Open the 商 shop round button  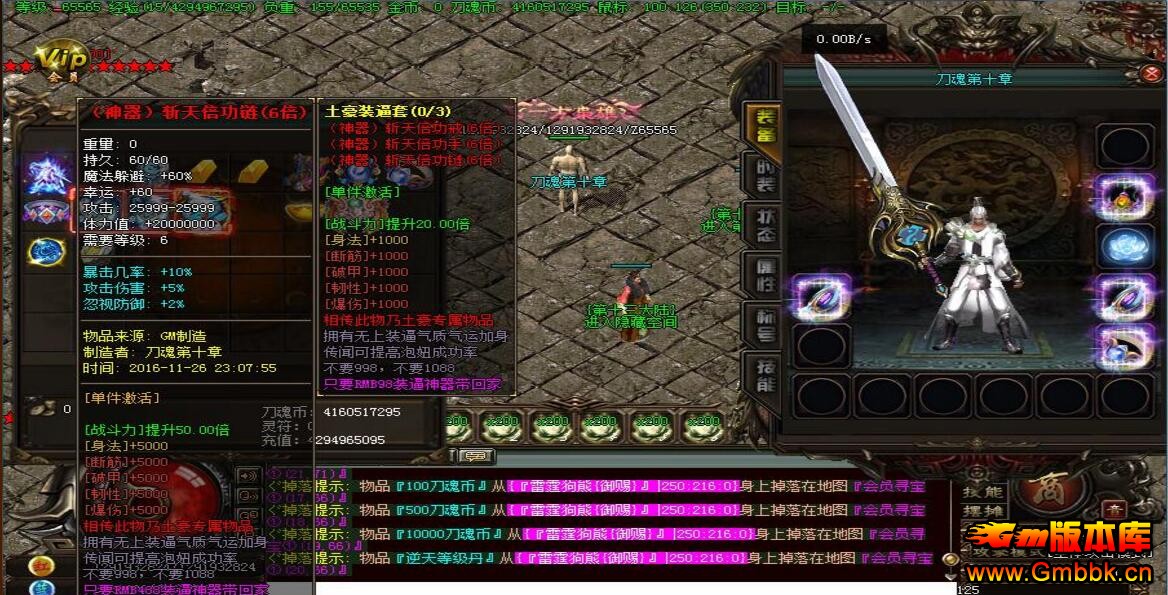click(x=1050, y=493)
